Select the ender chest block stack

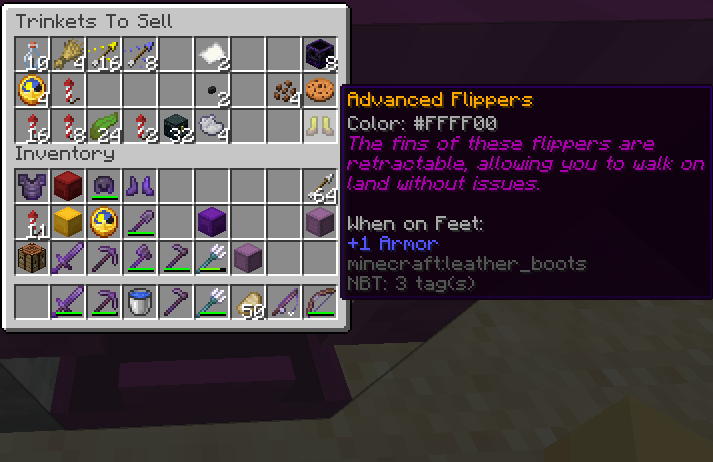pos(320,55)
